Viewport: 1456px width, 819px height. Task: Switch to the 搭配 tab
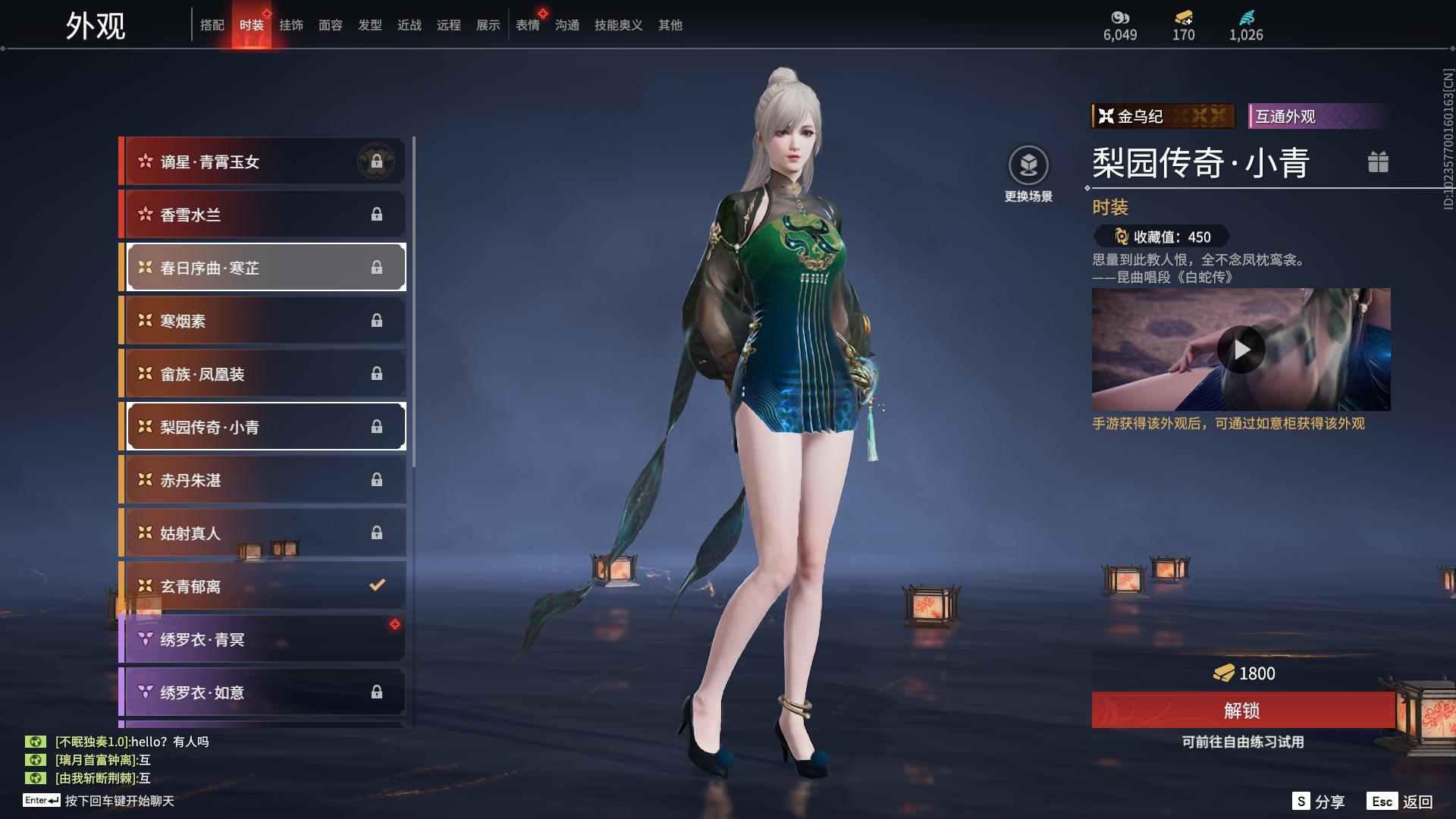(x=213, y=24)
